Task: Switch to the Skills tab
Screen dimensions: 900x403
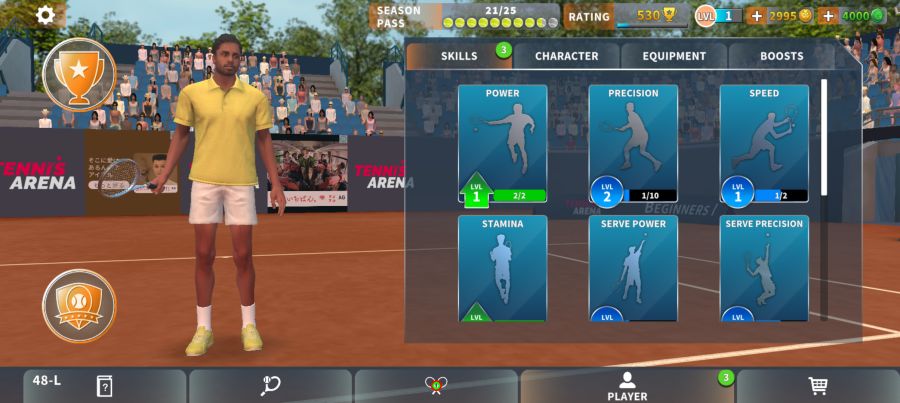Action: 460,56
